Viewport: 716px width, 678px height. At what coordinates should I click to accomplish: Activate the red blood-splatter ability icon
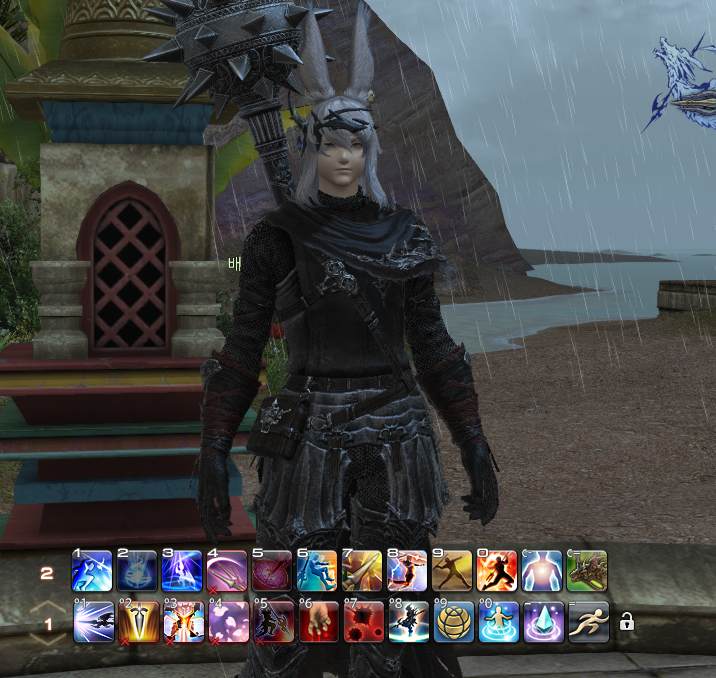[x=363, y=622]
